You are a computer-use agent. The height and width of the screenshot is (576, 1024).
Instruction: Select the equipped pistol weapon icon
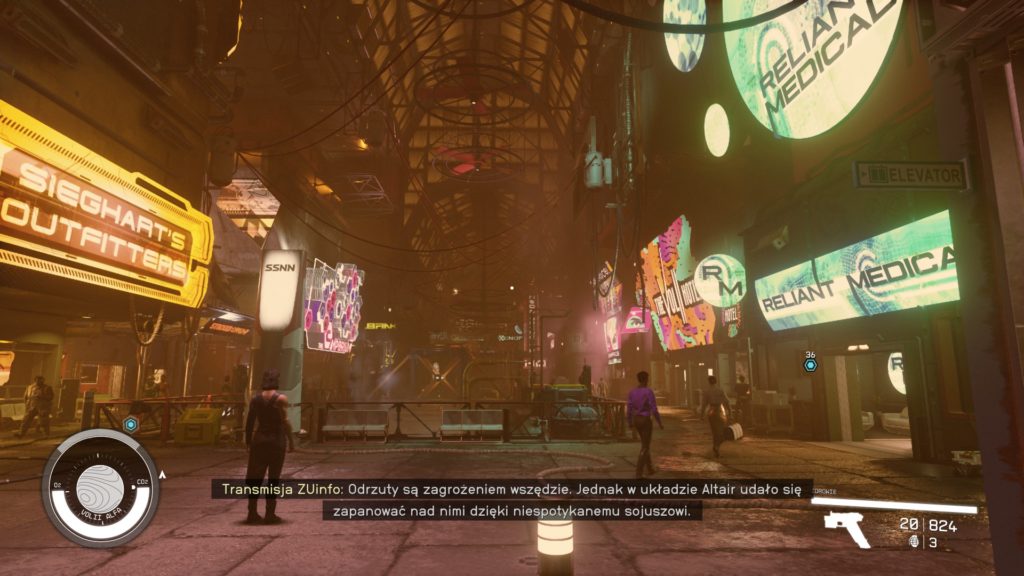point(846,528)
